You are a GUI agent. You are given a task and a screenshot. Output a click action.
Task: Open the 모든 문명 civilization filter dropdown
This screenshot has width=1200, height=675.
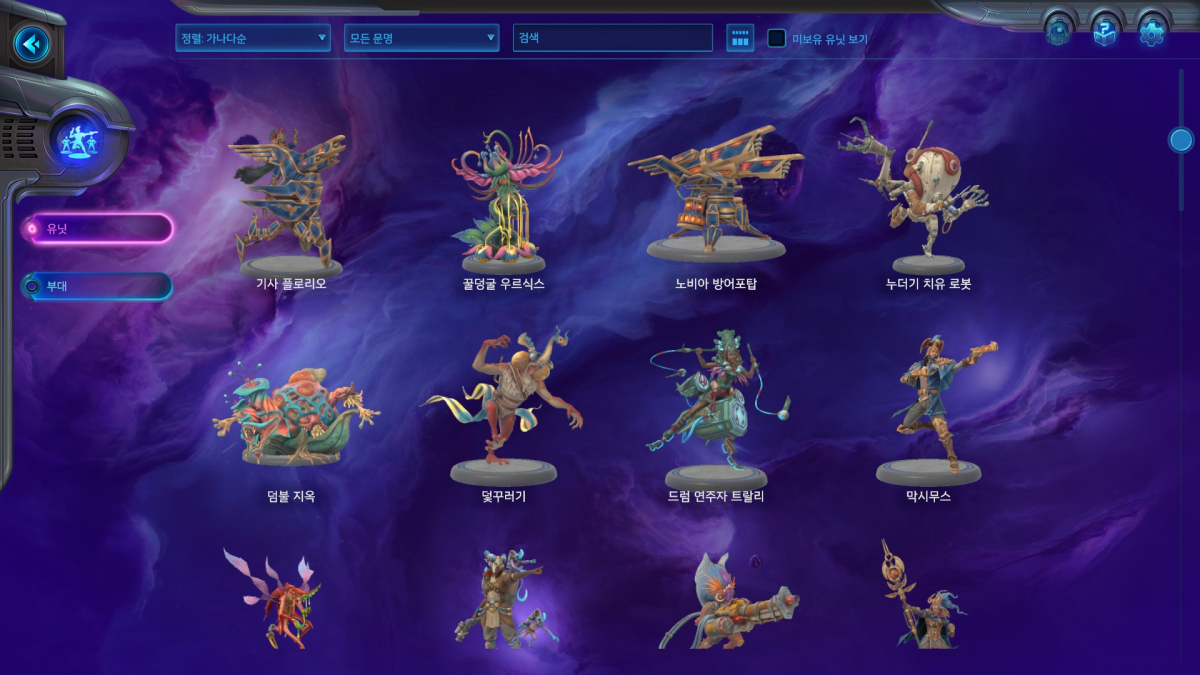click(421, 38)
